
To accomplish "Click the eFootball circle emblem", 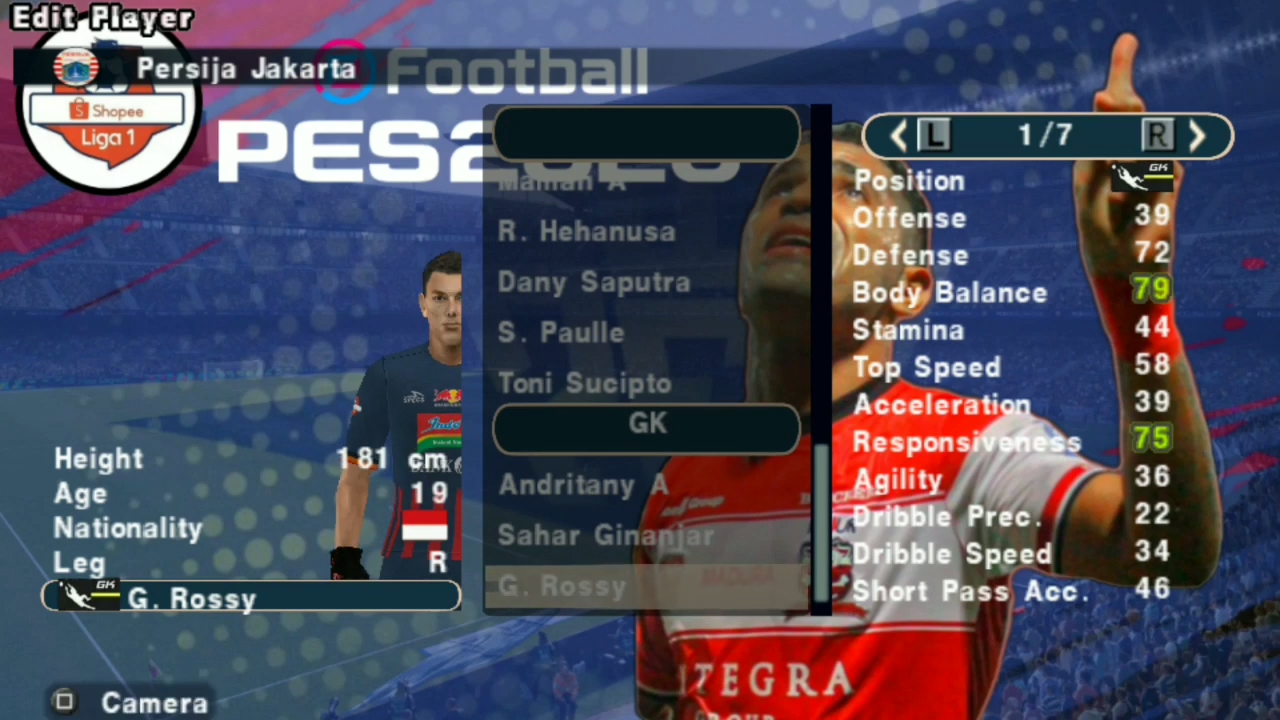I will [345, 70].
